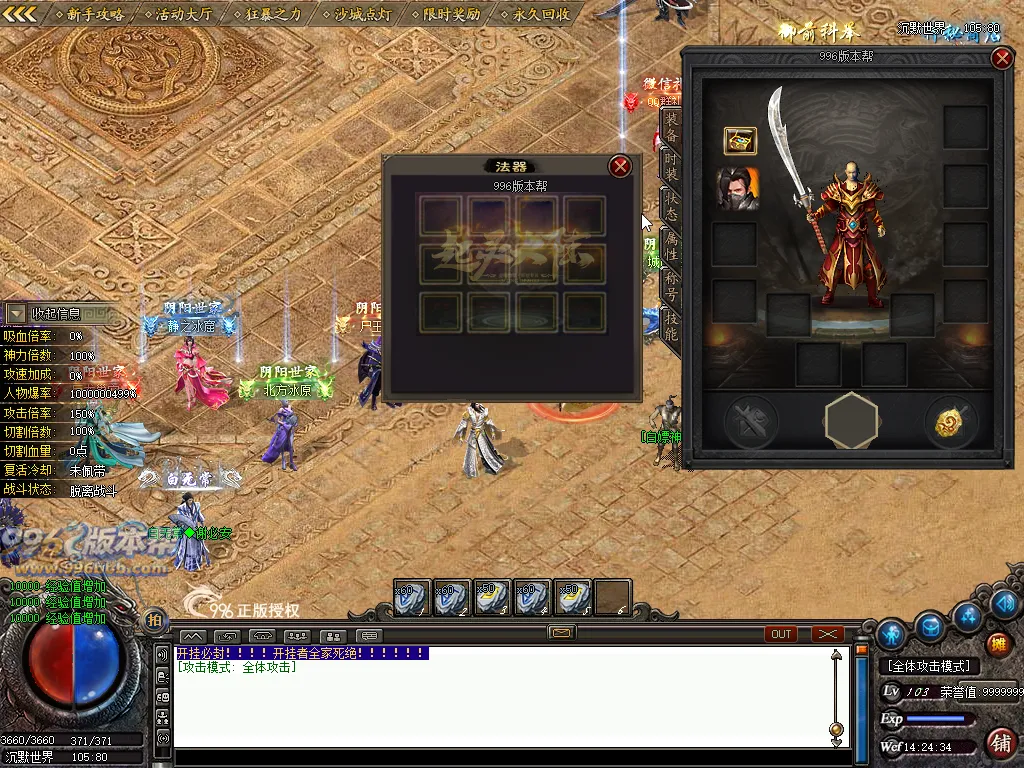Switch to the 称号 title tab
Screen dimensions: 1024x768
(x=671, y=287)
